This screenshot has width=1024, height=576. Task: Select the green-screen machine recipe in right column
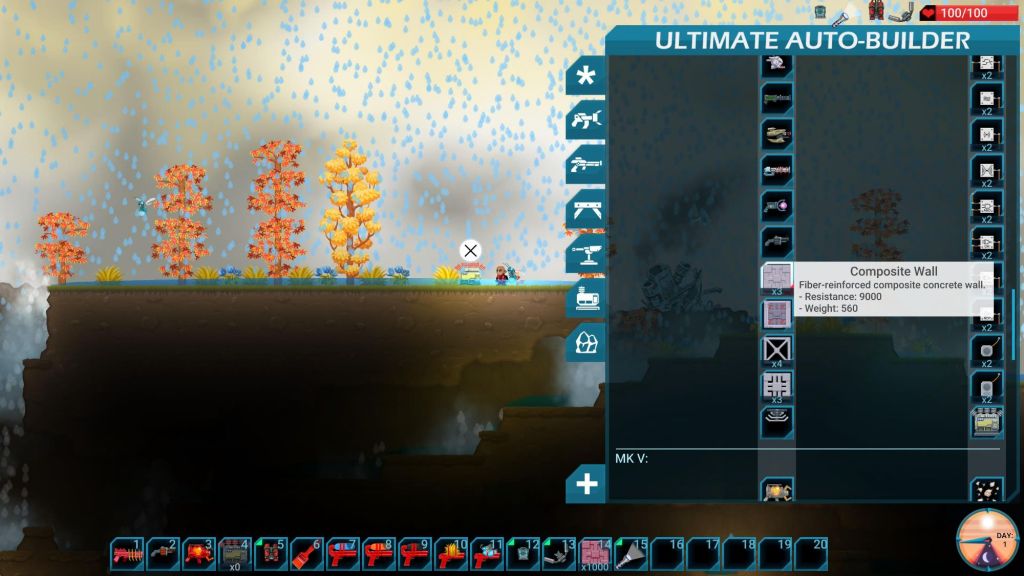point(987,423)
